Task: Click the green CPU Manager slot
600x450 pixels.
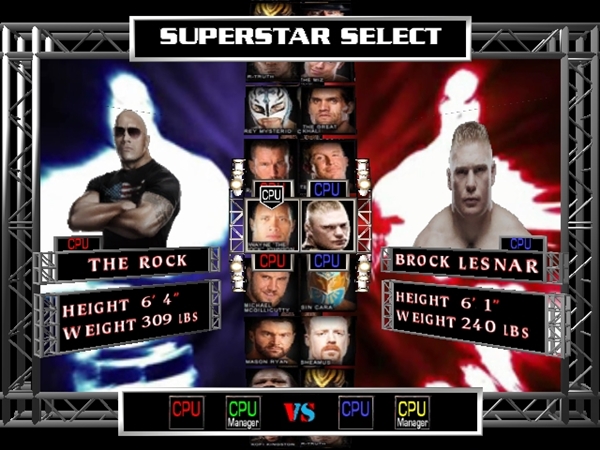Action: click(242, 412)
